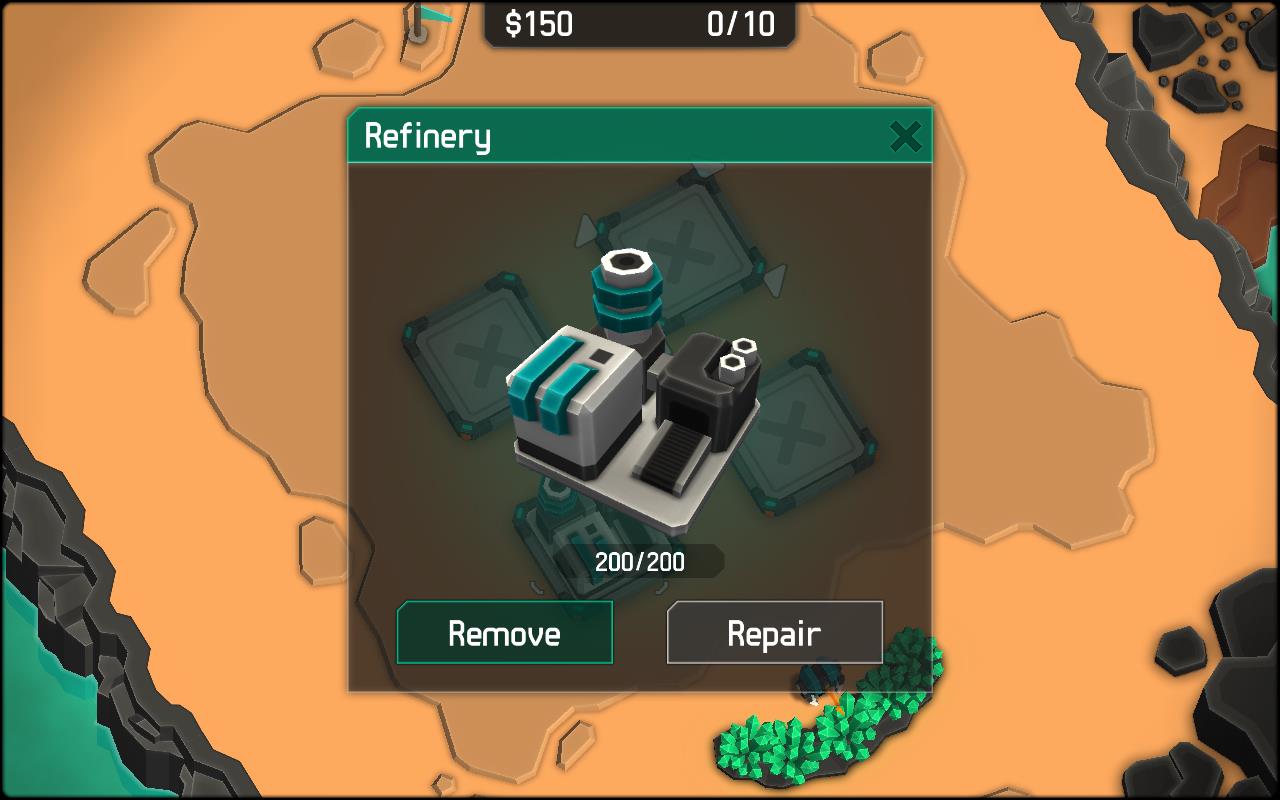Close the Refinery panel
The image size is (1280, 800).
905,136
